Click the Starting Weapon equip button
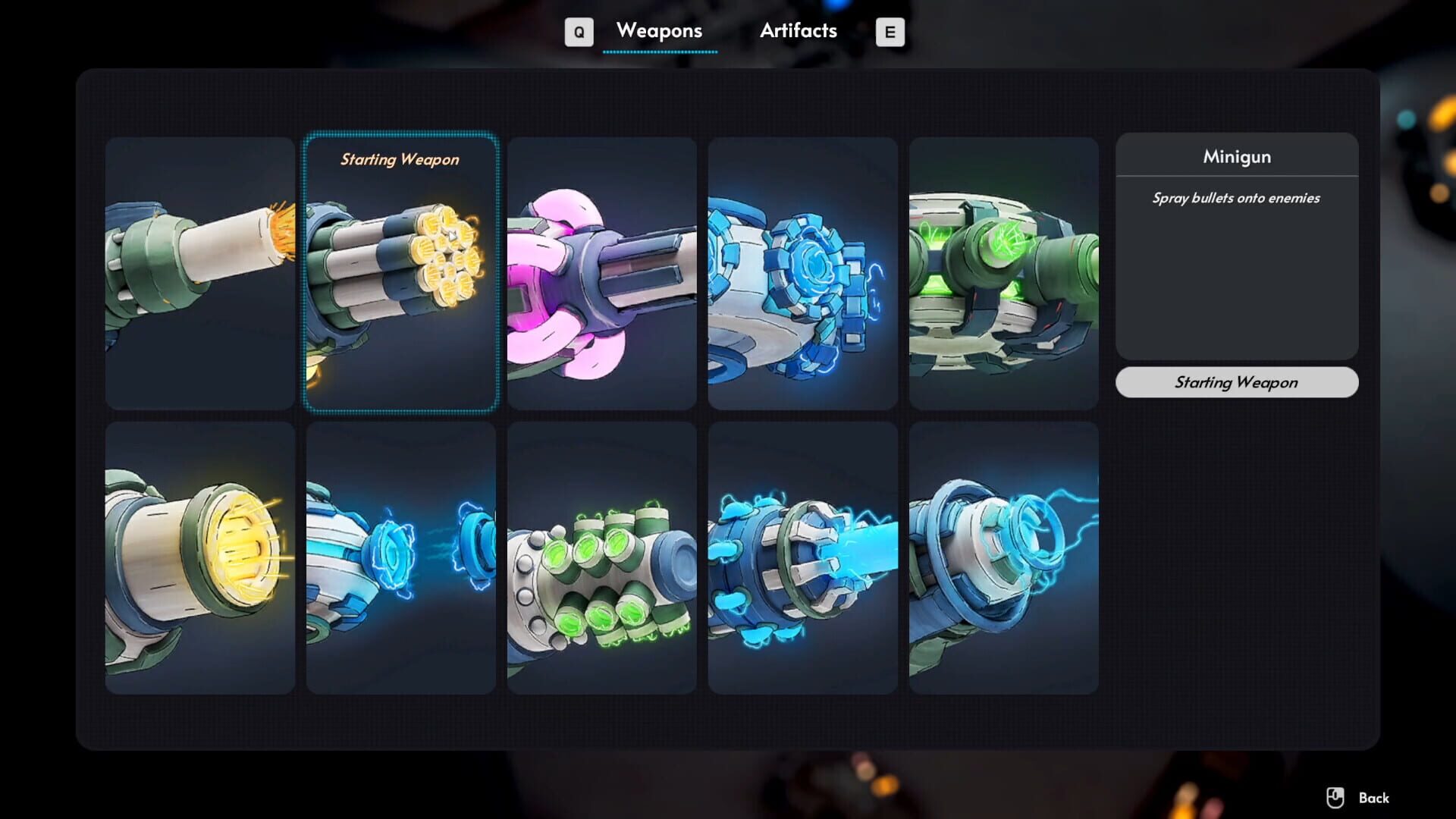The image size is (1456, 819). pos(1236,382)
